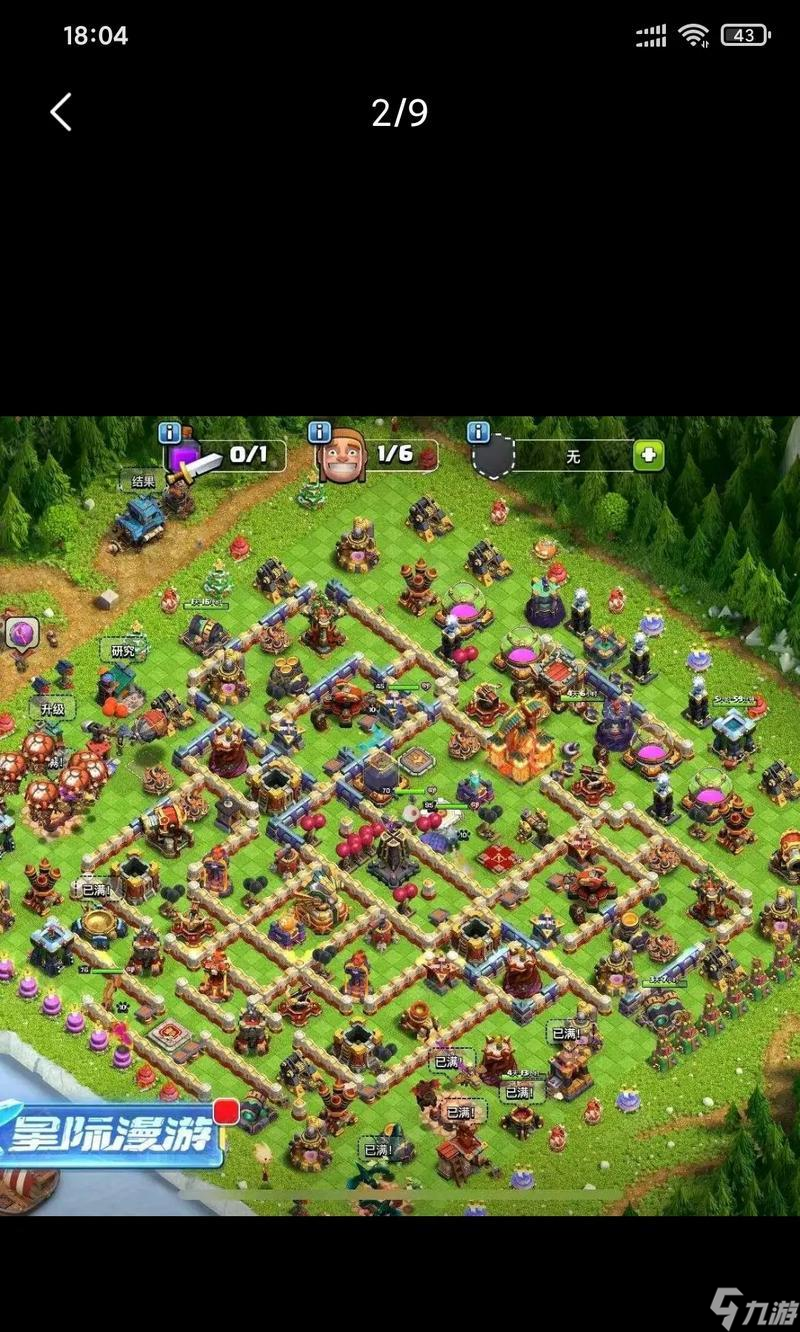The width and height of the screenshot is (800, 1332).
Task: Open the 星际漫游 event banner
Action: coord(112,1136)
